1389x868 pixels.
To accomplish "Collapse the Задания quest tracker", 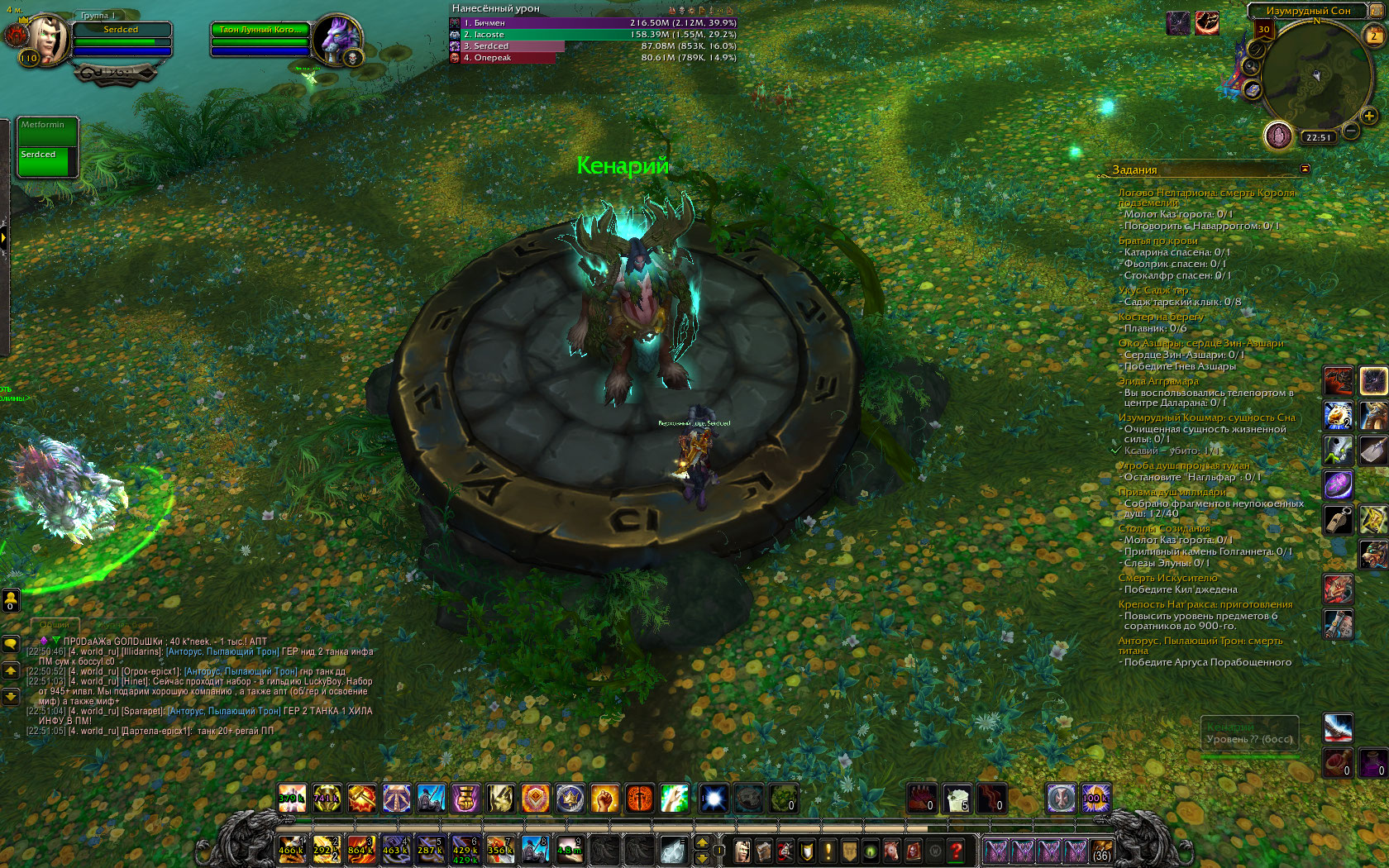I will [1305, 169].
